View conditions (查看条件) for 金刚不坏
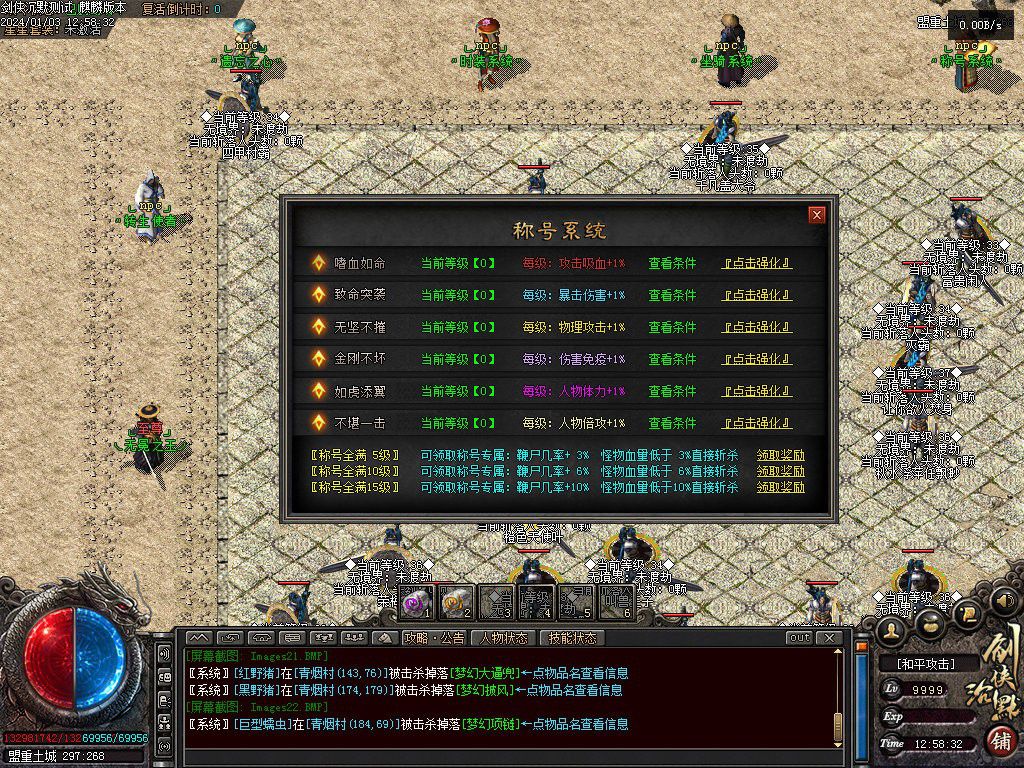Image resolution: width=1024 pixels, height=768 pixels. [672, 360]
